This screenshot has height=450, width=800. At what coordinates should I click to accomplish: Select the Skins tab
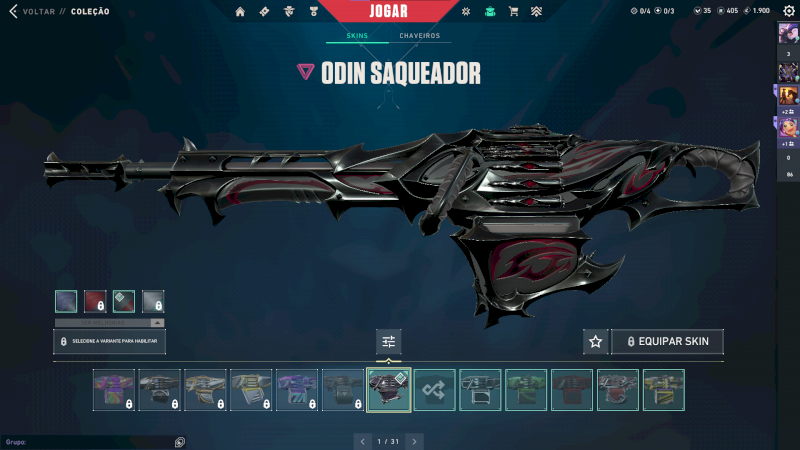click(x=357, y=36)
